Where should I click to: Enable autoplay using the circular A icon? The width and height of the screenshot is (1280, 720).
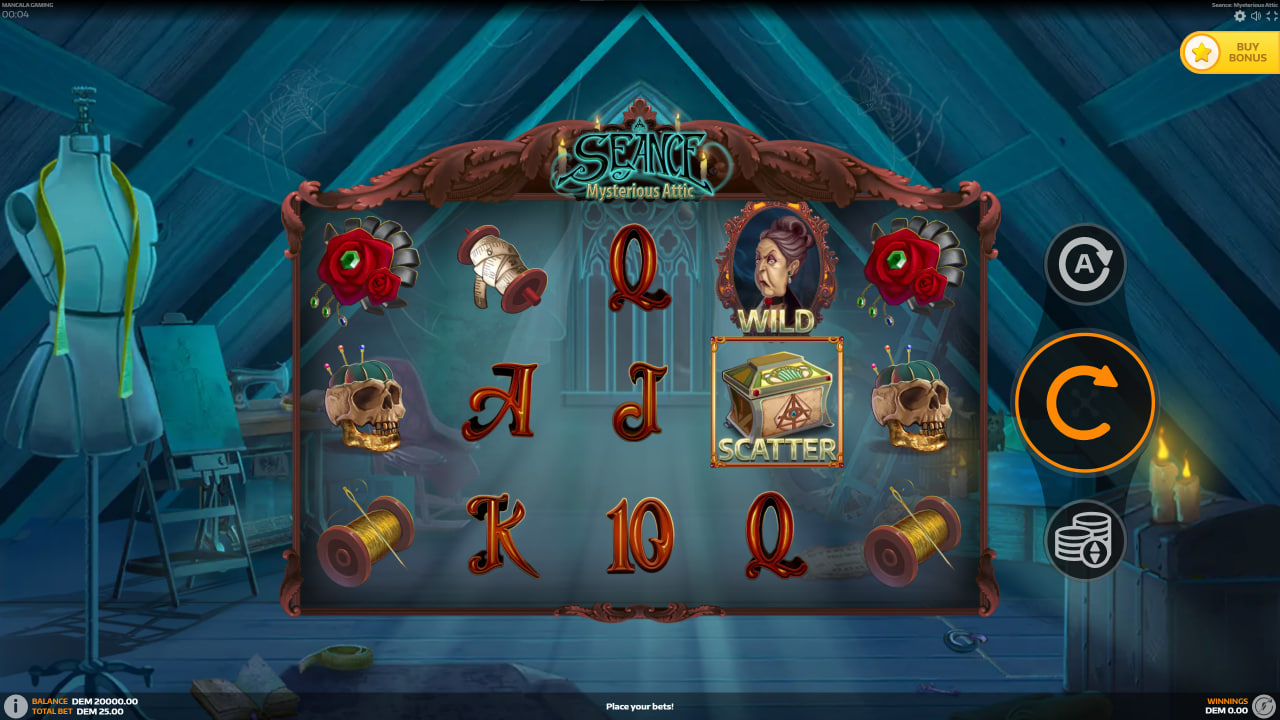(1085, 264)
